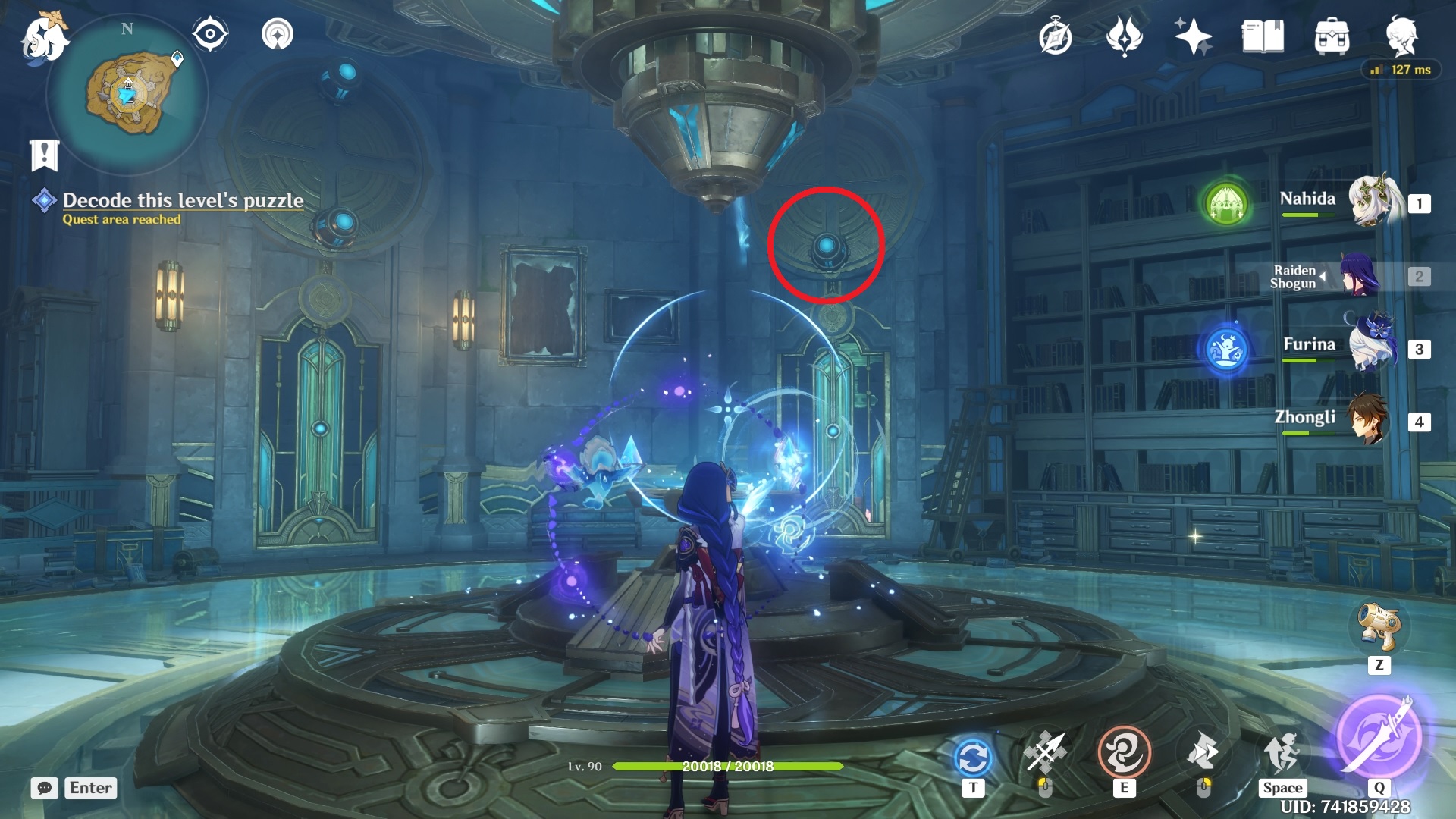The width and height of the screenshot is (1456, 819).
Task: Open the Adventurer Handbook book icon
Action: (1263, 37)
